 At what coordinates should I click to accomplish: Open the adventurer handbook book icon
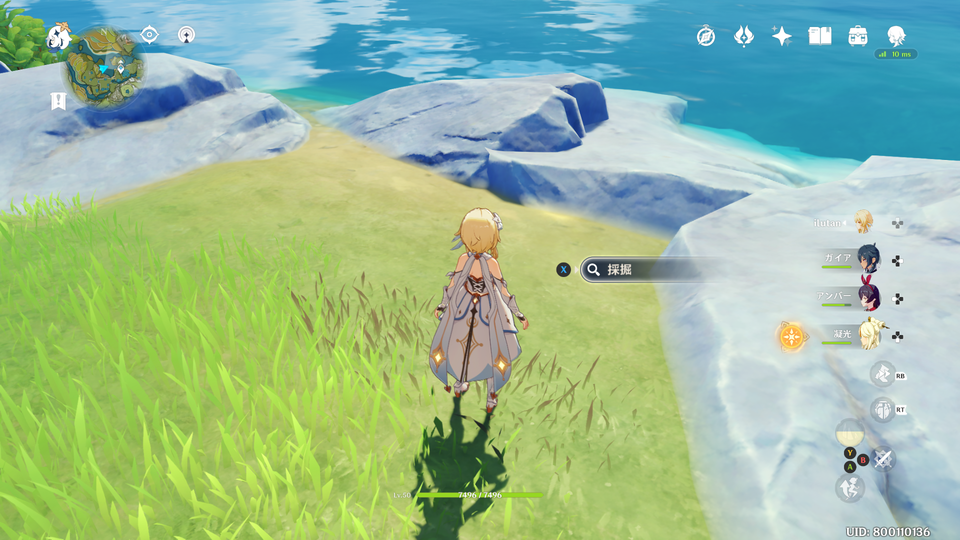pos(820,36)
